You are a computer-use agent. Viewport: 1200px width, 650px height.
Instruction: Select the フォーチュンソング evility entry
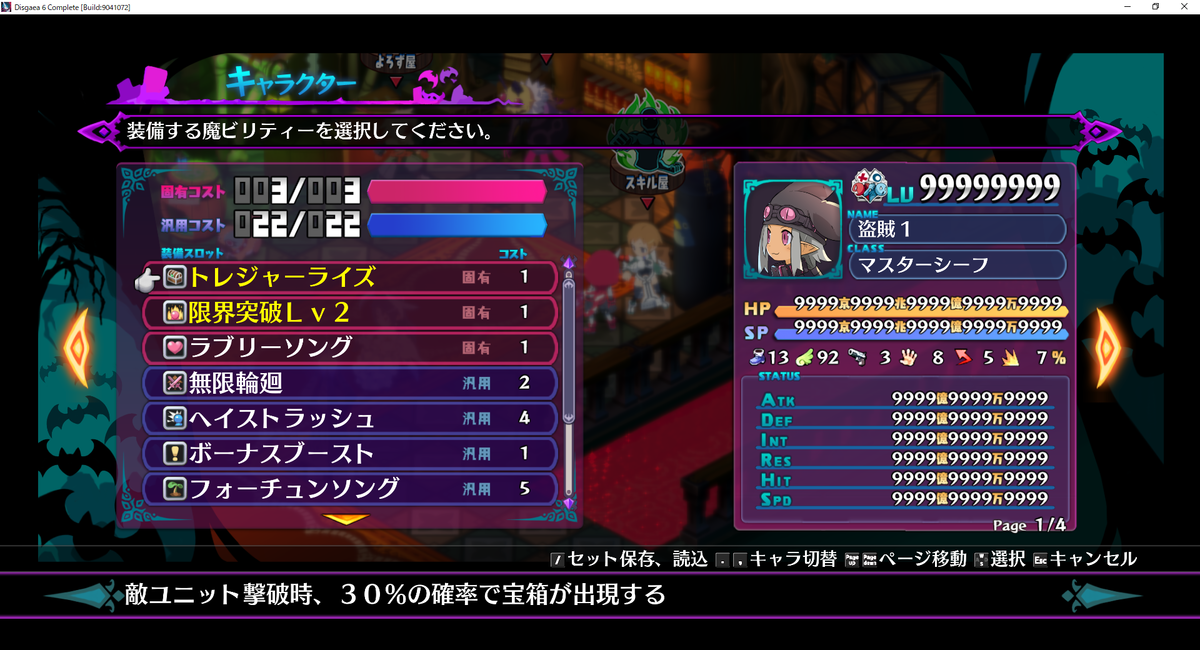pos(350,488)
